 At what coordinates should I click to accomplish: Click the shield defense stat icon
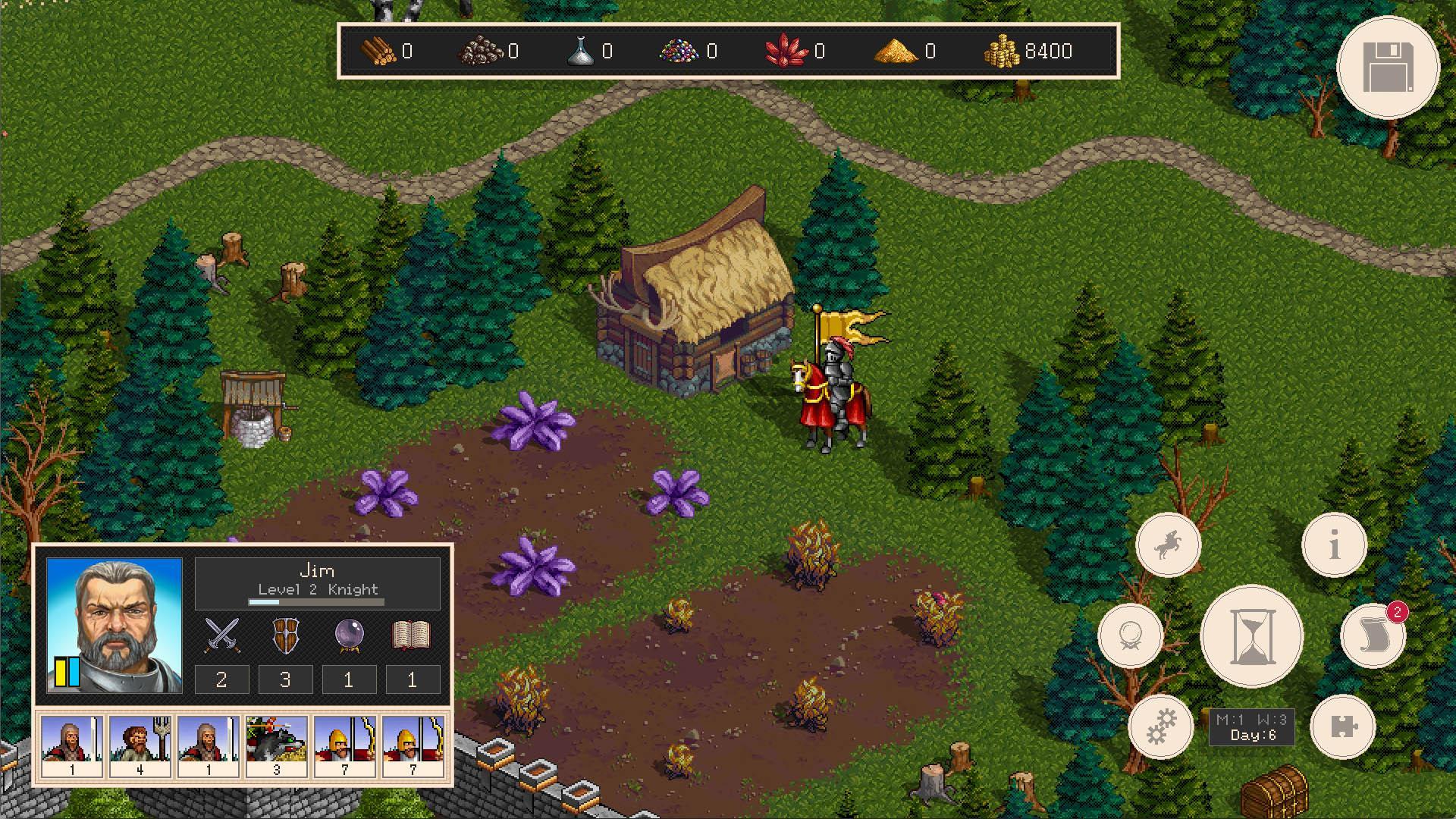pos(285,635)
